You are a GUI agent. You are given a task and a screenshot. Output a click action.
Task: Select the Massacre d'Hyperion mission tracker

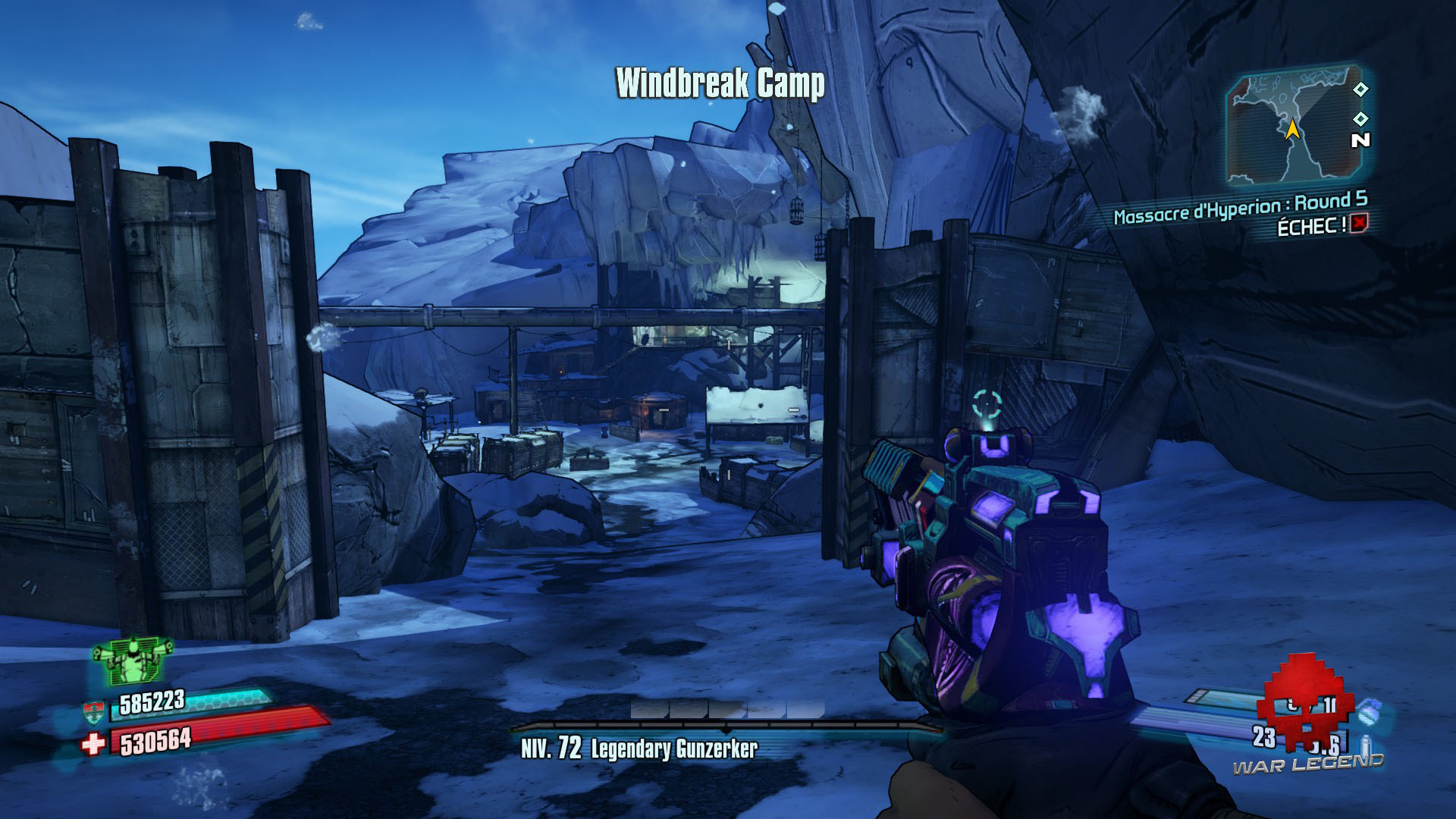click(1240, 208)
